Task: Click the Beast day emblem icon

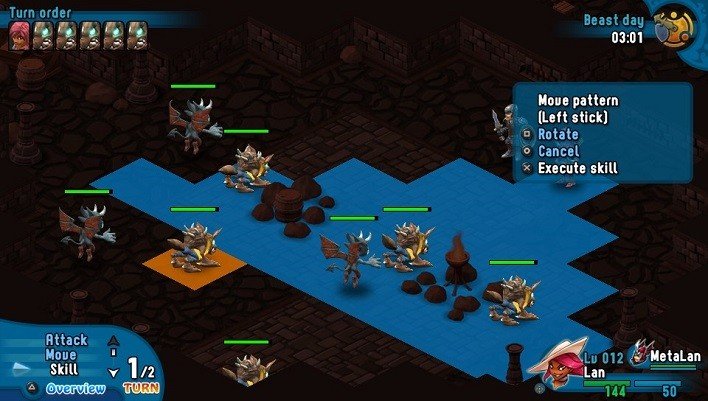Action: 671,26
